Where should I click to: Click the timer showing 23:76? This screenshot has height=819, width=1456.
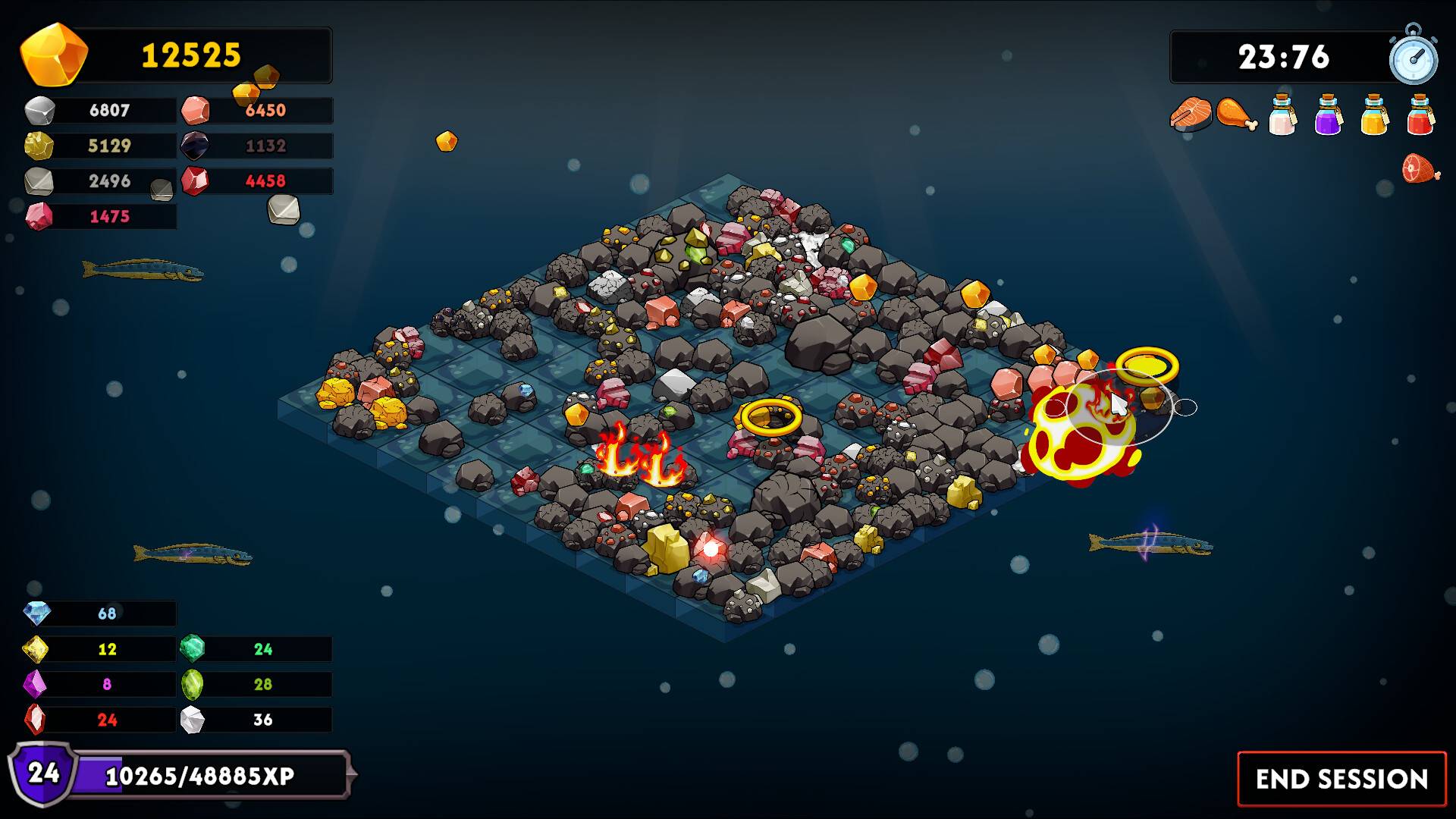[1284, 56]
